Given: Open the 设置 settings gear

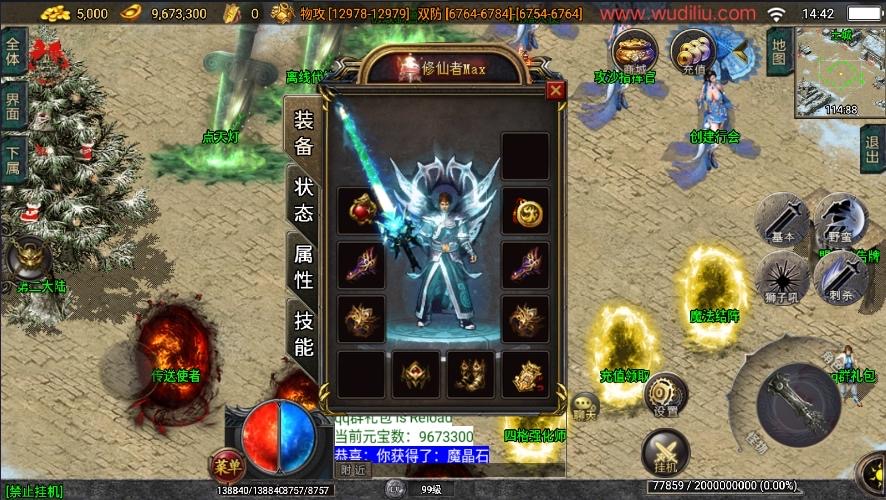Looking at the screenshot, I should pyautogui.click(x=665, y=394).
